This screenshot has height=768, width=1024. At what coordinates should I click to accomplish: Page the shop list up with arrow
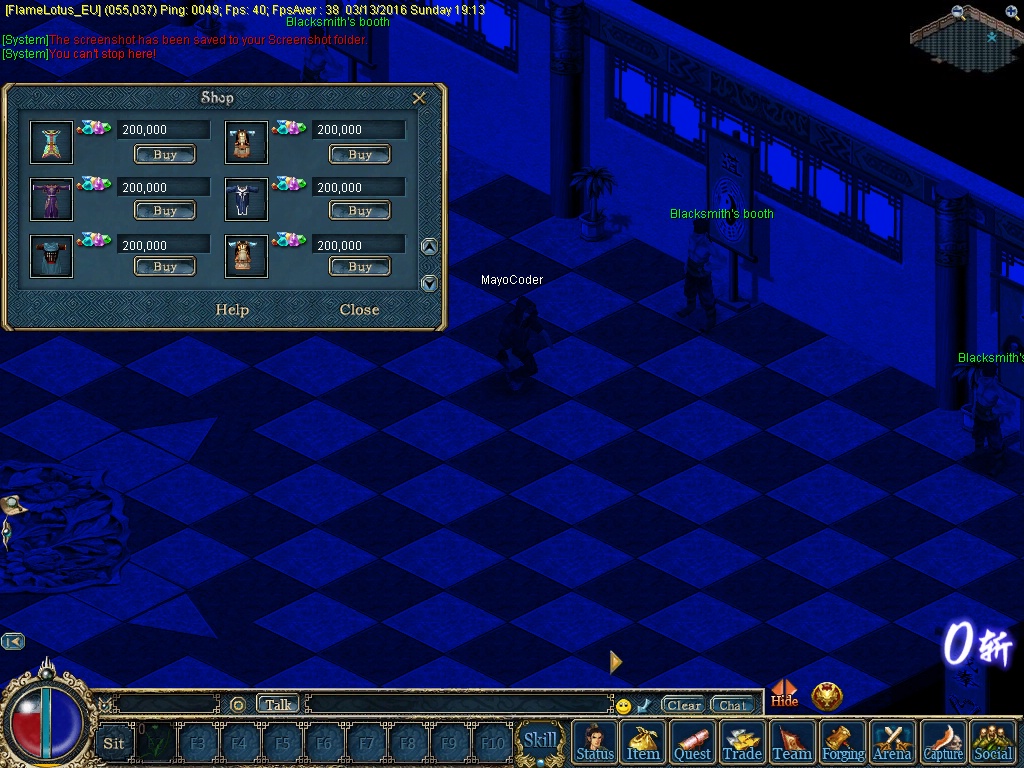429,247
